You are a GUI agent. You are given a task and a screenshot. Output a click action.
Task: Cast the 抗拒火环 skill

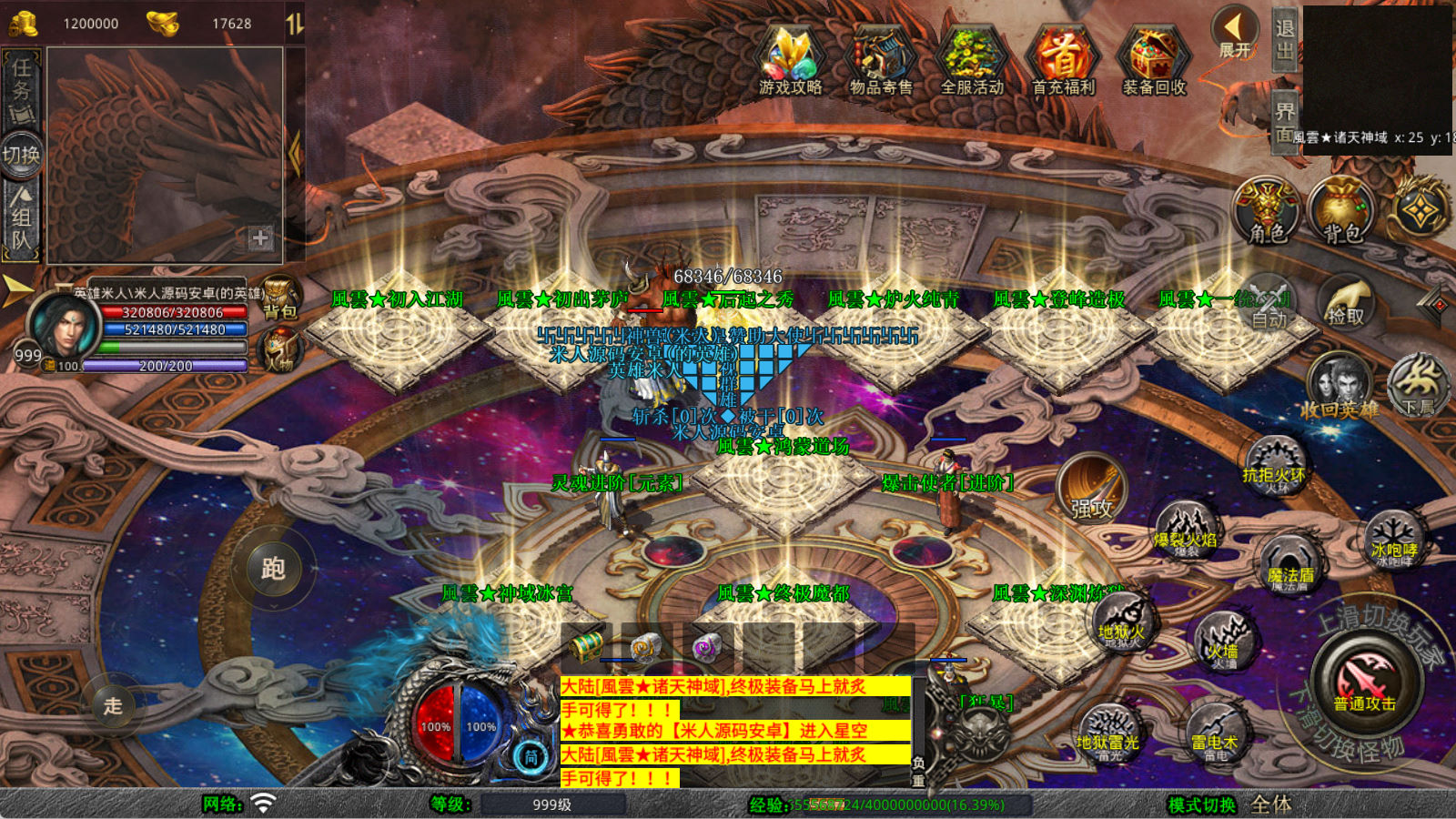click(x=1274, y=464)
